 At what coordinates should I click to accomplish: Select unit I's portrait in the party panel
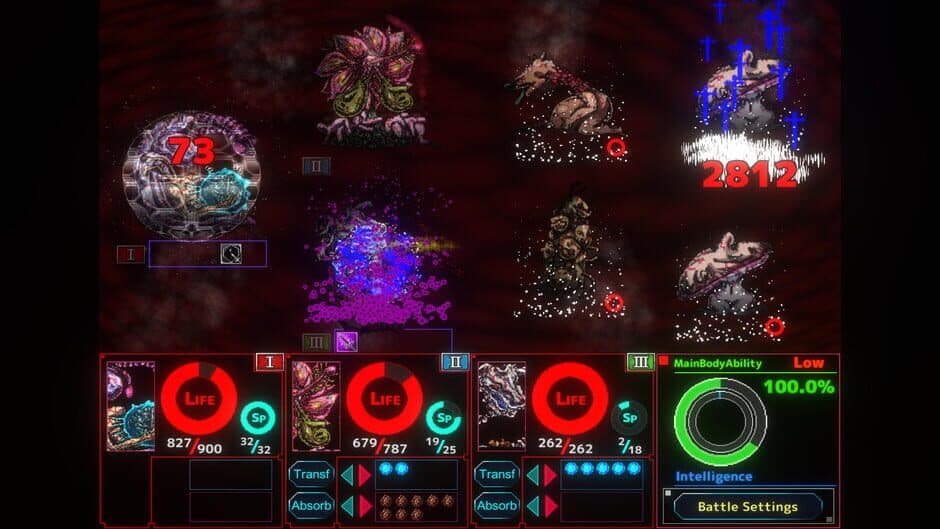pyautogui.click(x=130, y=406)
